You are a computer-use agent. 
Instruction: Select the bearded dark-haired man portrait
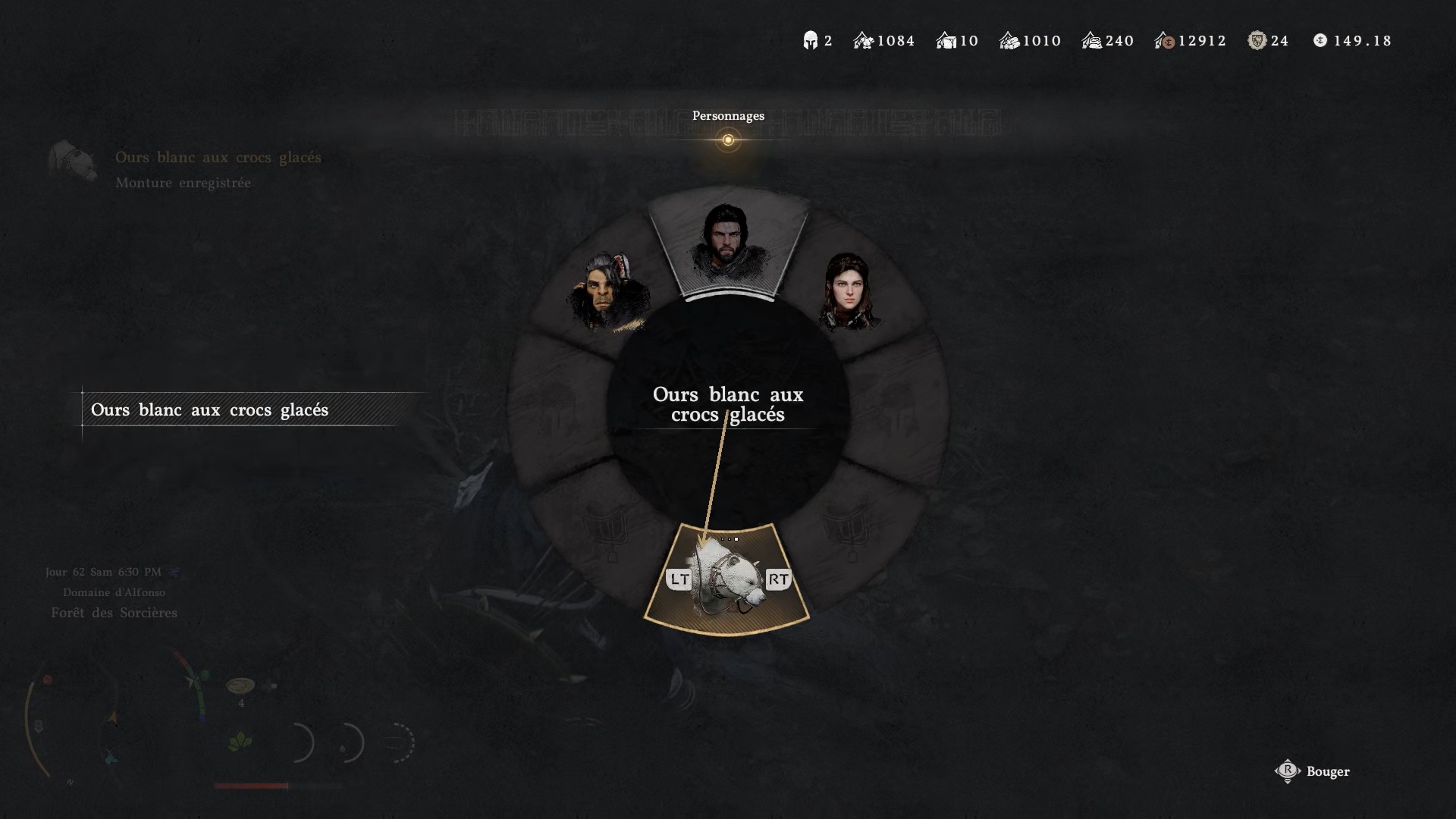[x=727, y=241]
